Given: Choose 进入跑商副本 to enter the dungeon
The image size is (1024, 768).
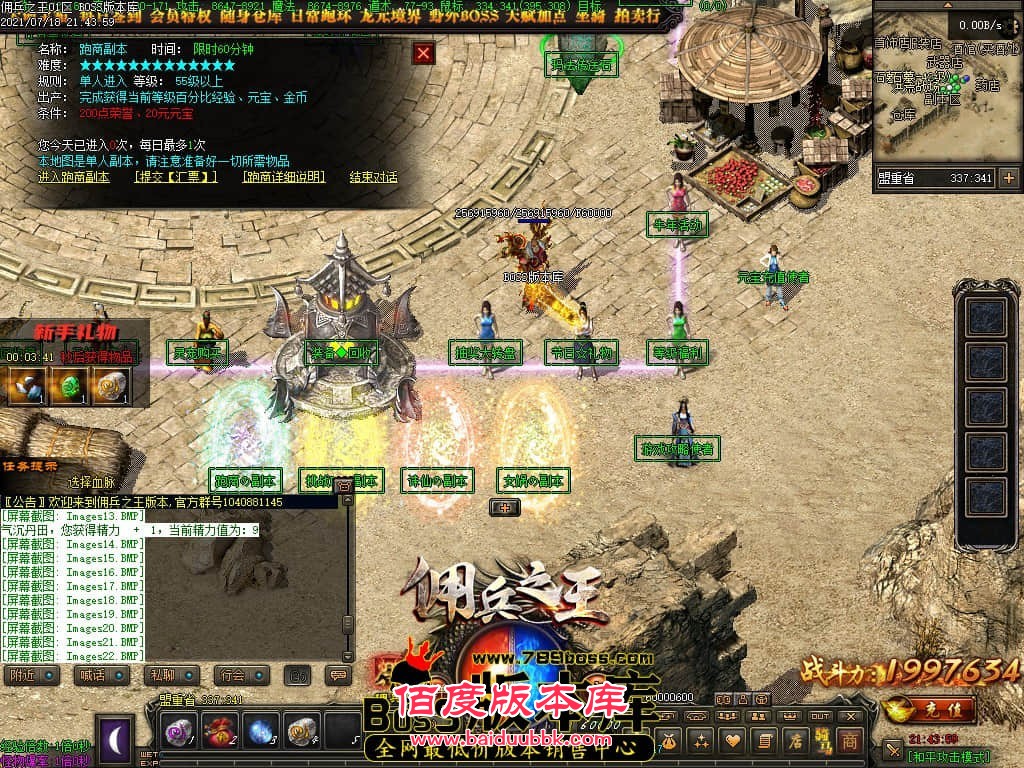Looking at the screenshot, I should (74, 177).
